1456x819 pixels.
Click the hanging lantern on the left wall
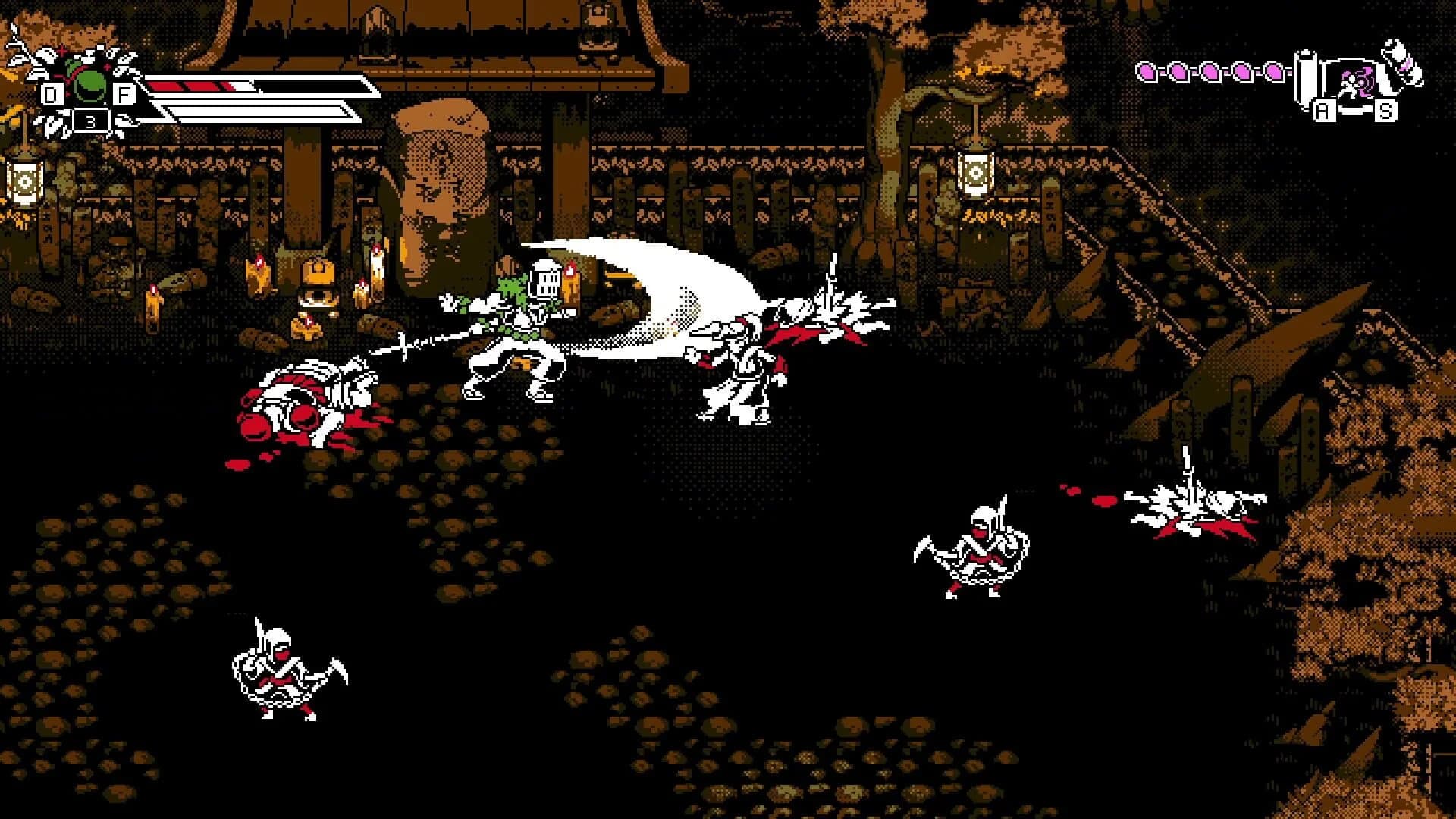coord(27,182)
